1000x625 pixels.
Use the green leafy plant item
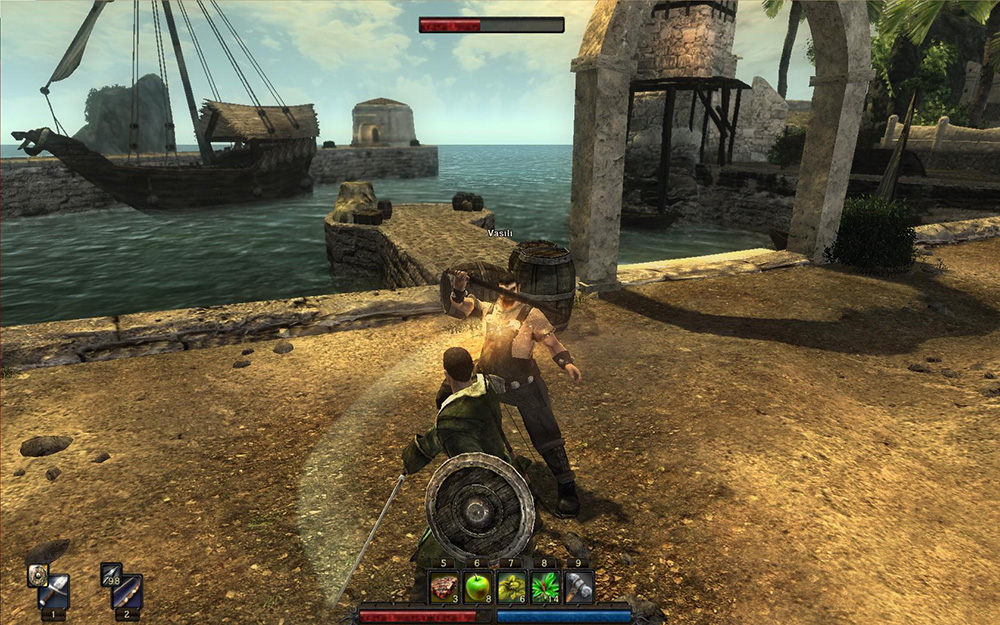[545, 587]
